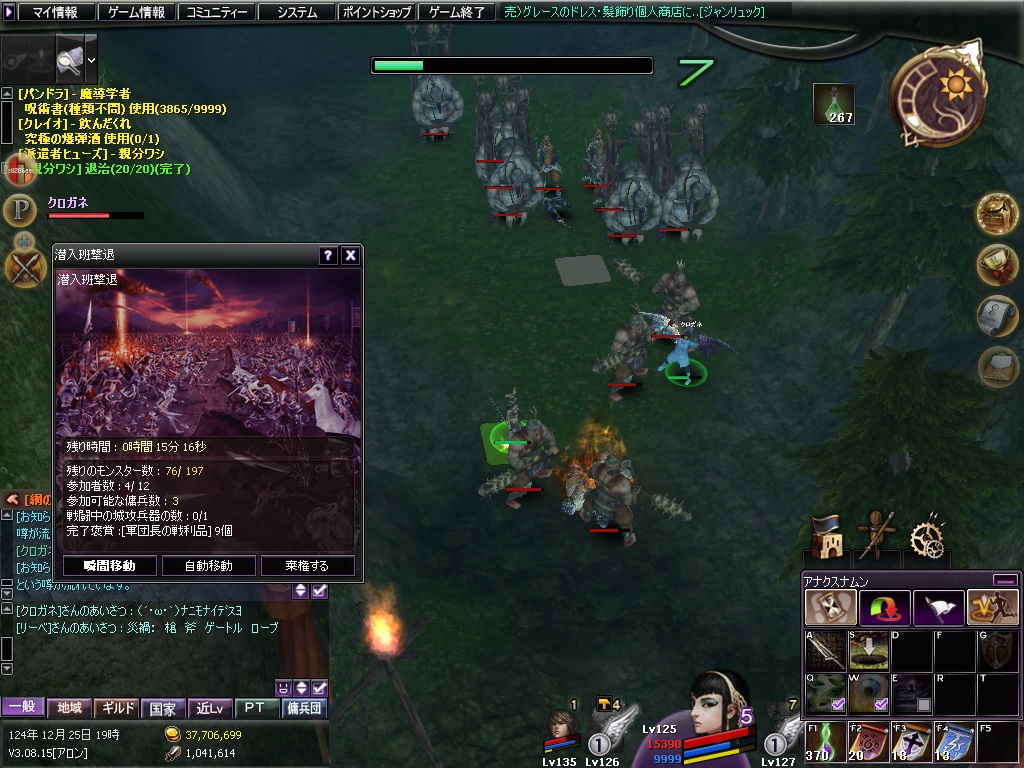Open the ゲーム情報 menu
Screen dimensions: 1024x768
(x=136, y=12)
